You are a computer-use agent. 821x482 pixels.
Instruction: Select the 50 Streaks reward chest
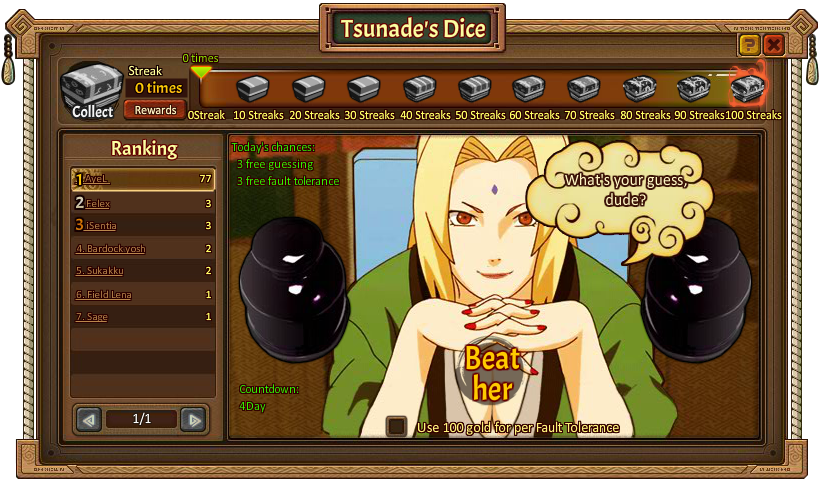[x=474, y=89]
